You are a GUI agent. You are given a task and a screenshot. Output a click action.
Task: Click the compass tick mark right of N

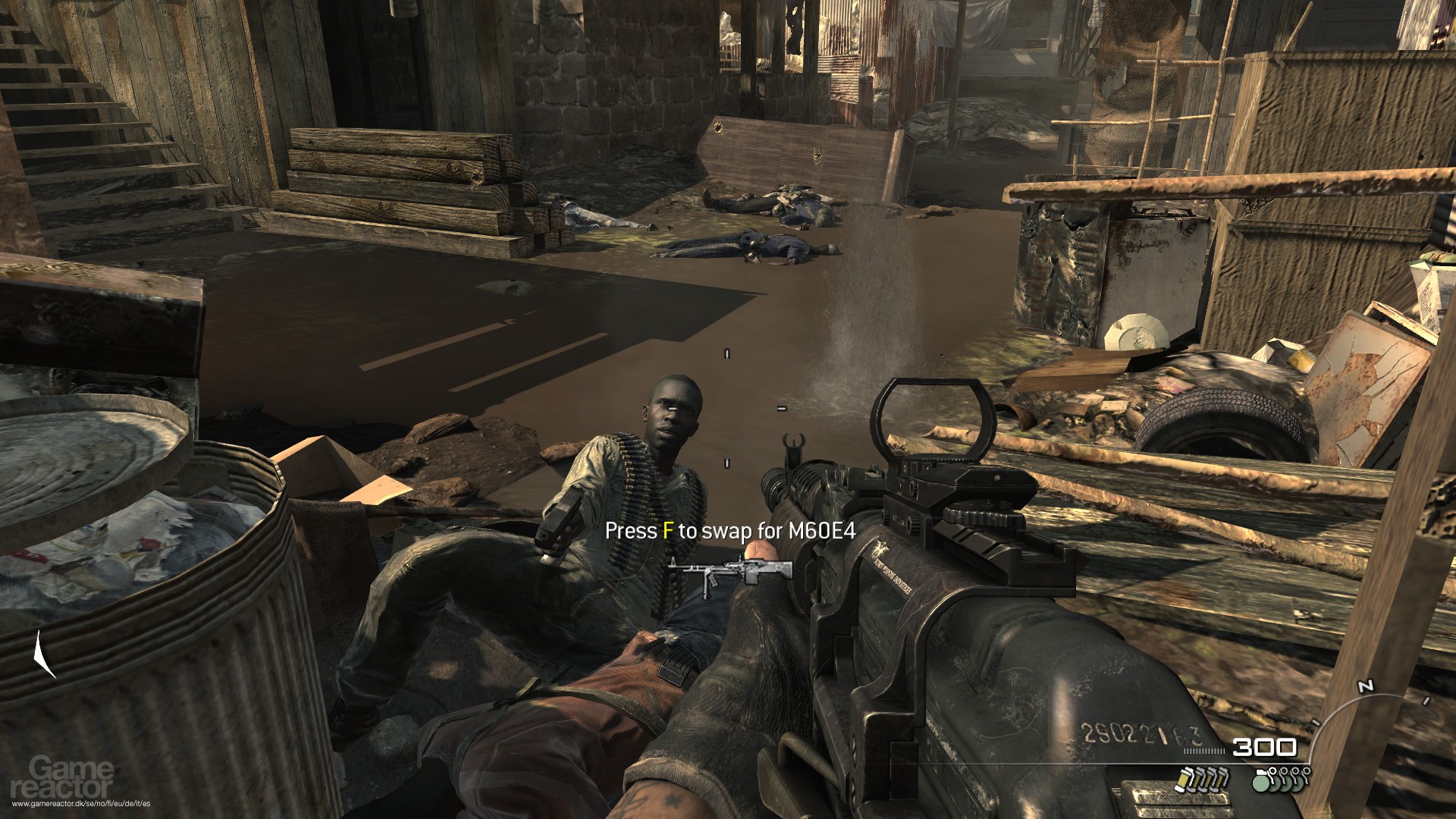pos(1426,701)
